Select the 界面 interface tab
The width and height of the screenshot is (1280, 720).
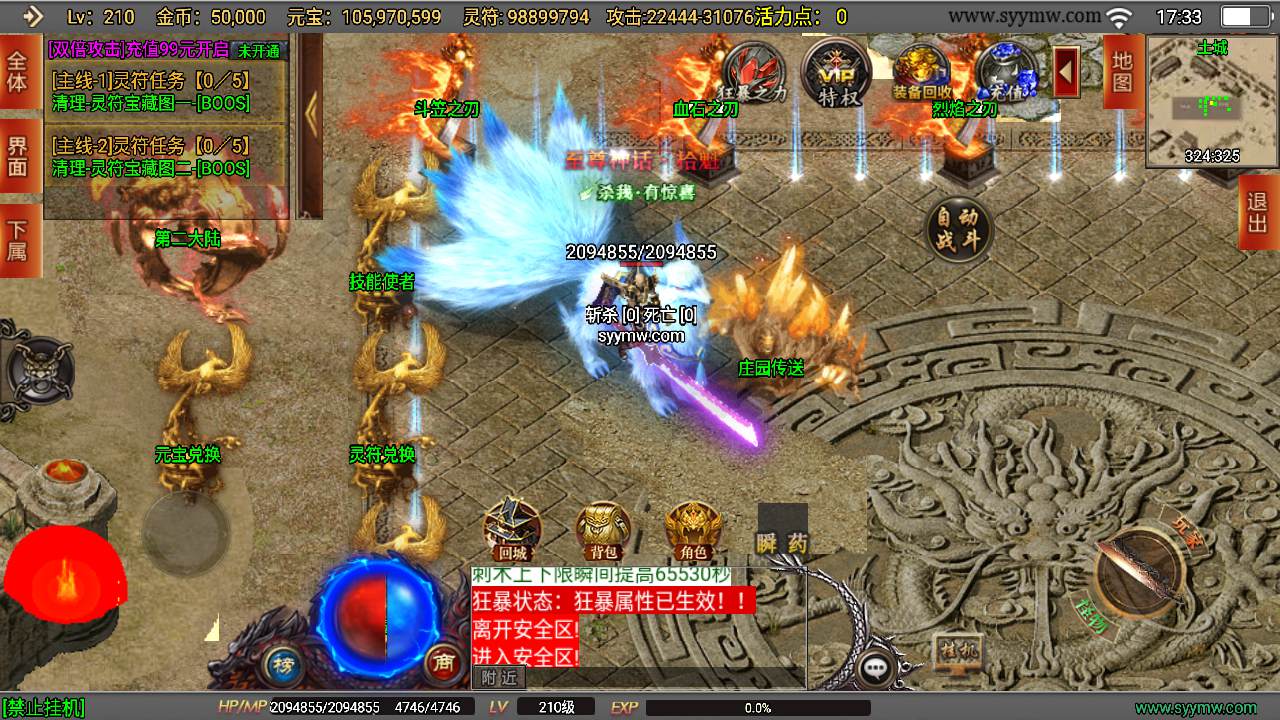tap(17, 157)
